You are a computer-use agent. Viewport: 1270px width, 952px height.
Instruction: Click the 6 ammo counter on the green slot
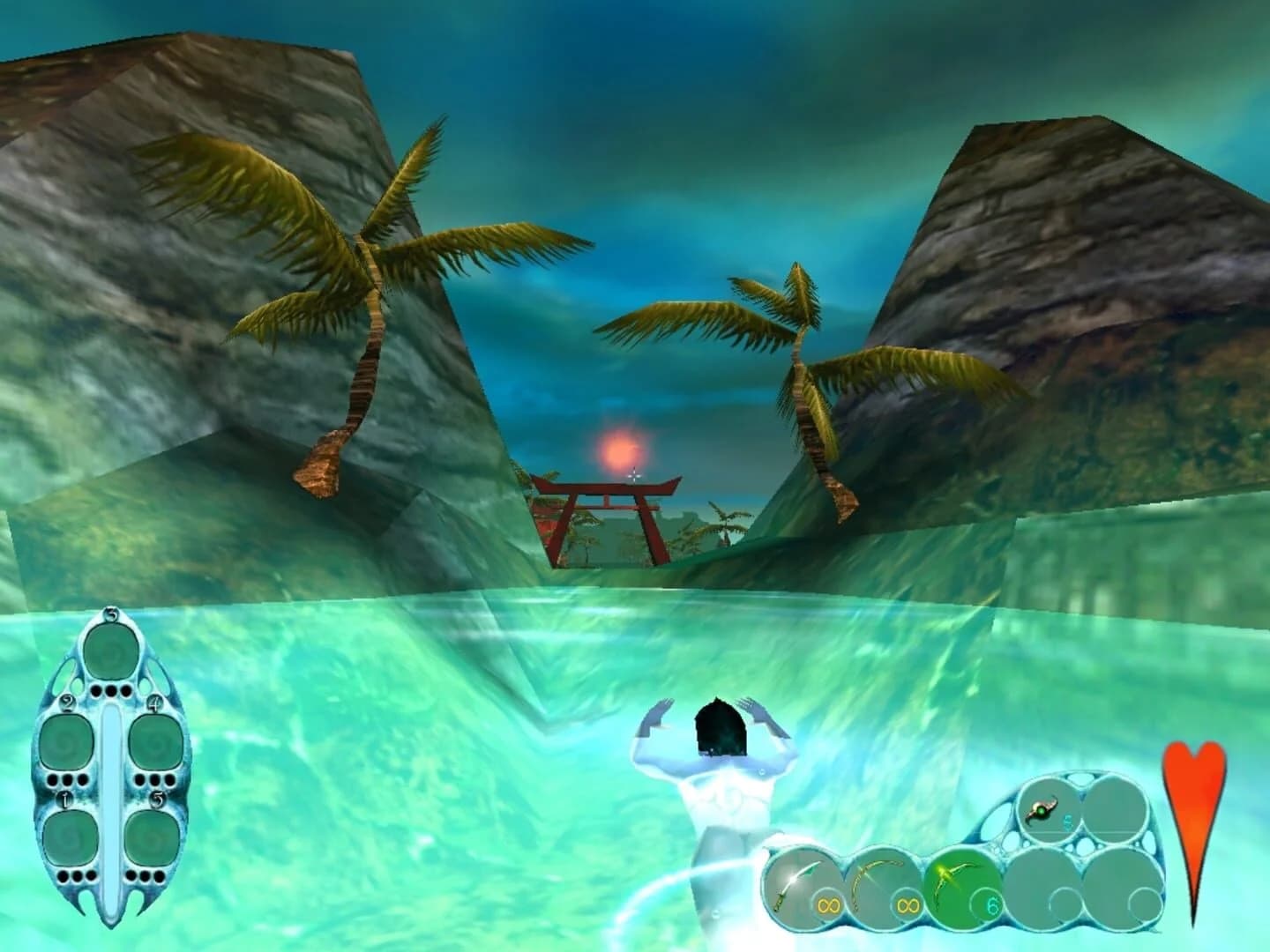coord(993,905)
